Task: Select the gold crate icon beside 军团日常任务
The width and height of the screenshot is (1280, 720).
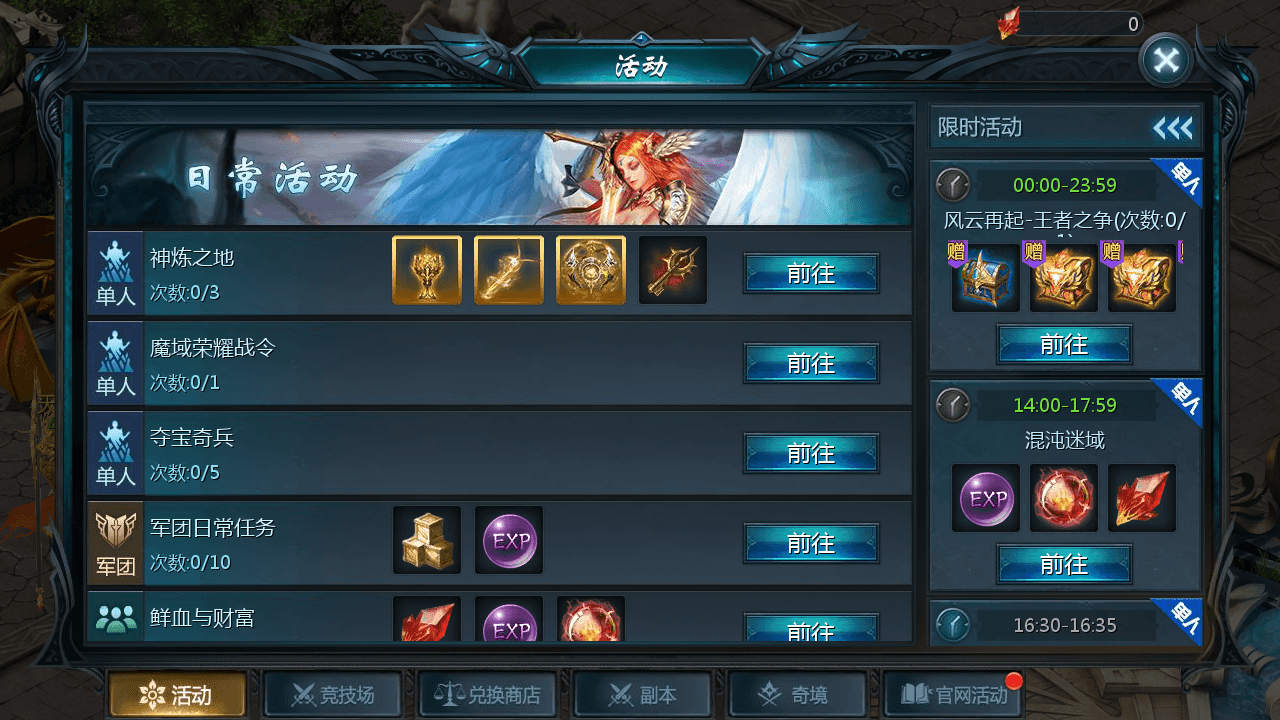Action: tap(427, 540)
